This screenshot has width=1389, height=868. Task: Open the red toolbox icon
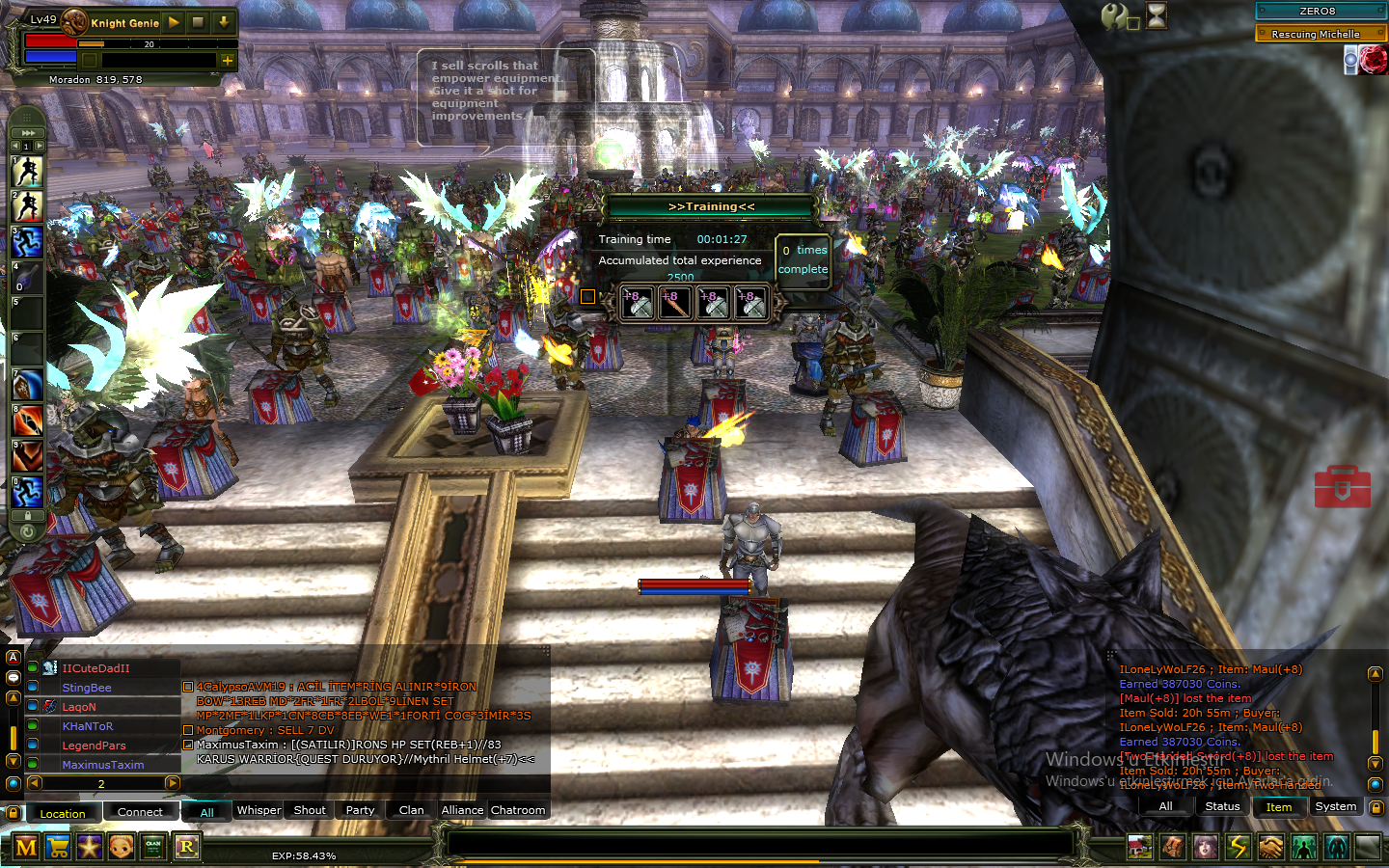click(x=1342, y=487)
